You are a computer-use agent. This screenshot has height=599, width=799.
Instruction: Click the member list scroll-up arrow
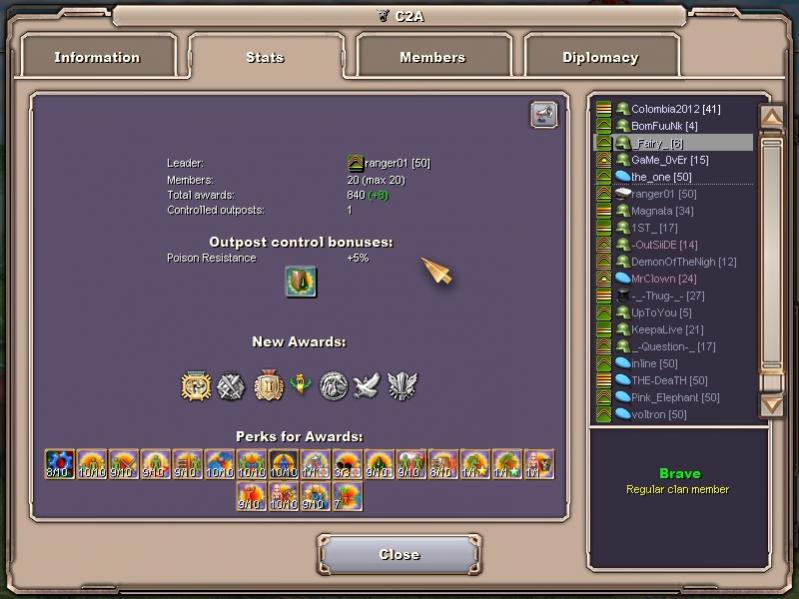(772, 117)
